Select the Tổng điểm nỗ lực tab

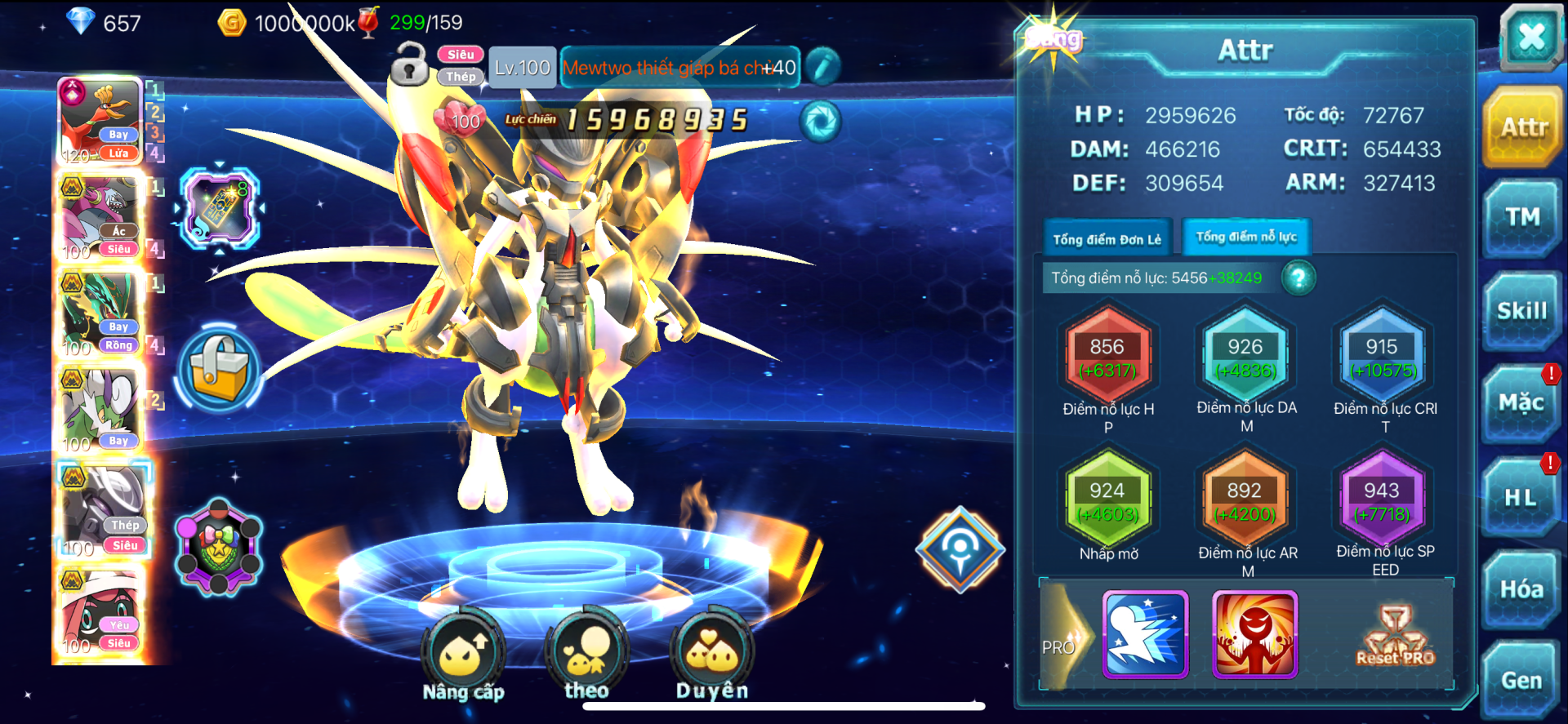click(x=1246, y=238)
